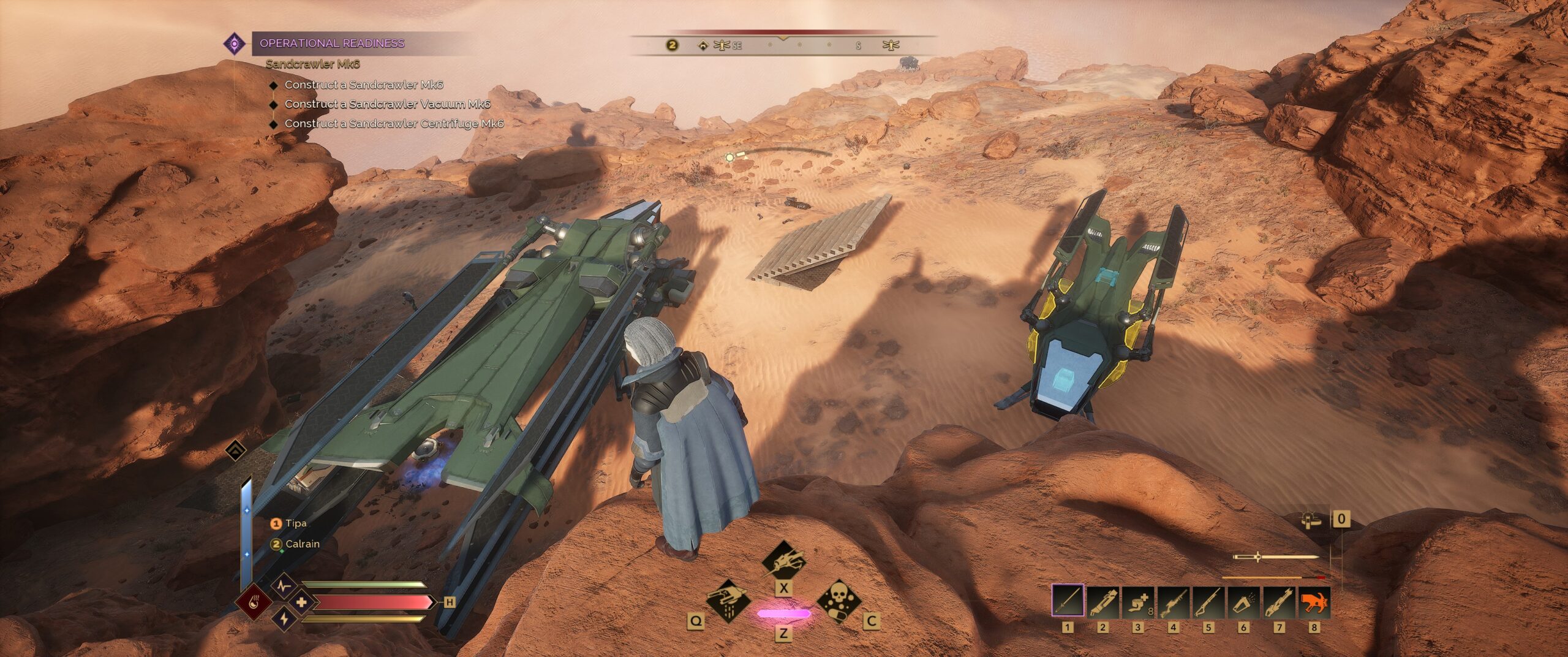
Task: Select party member Tipa
Action: pos(295,523)
